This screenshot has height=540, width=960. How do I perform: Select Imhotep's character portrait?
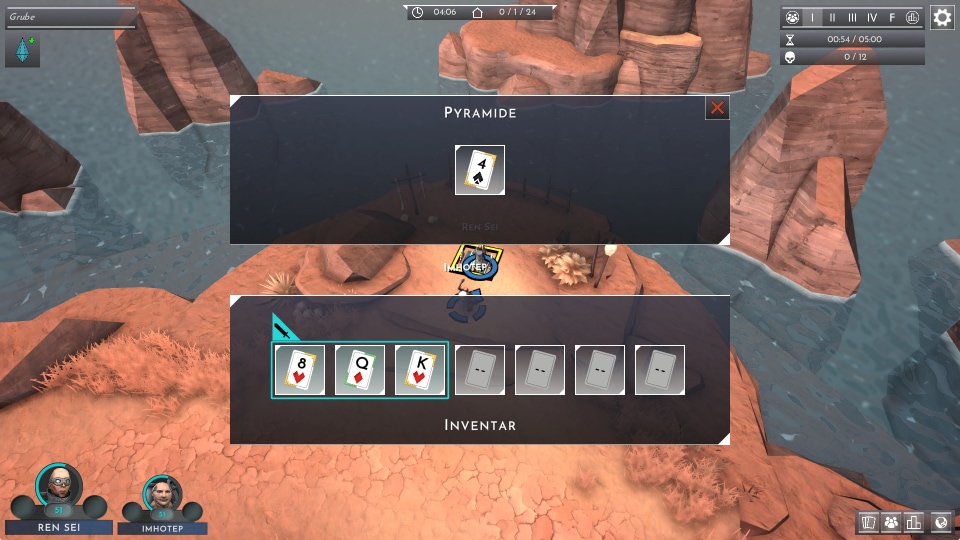pos(163,493)
